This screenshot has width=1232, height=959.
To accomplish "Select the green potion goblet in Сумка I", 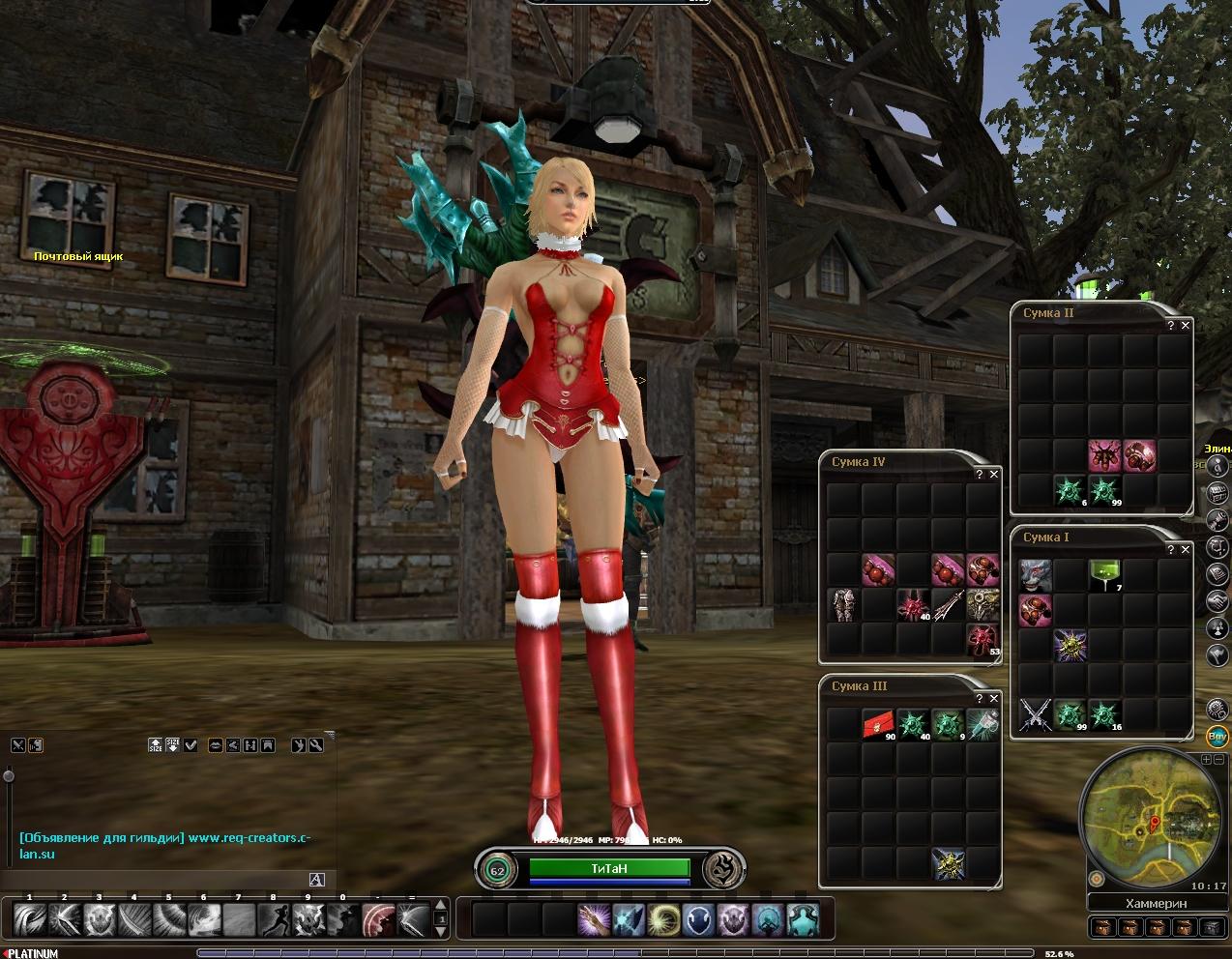I will tap(1103, 575).
